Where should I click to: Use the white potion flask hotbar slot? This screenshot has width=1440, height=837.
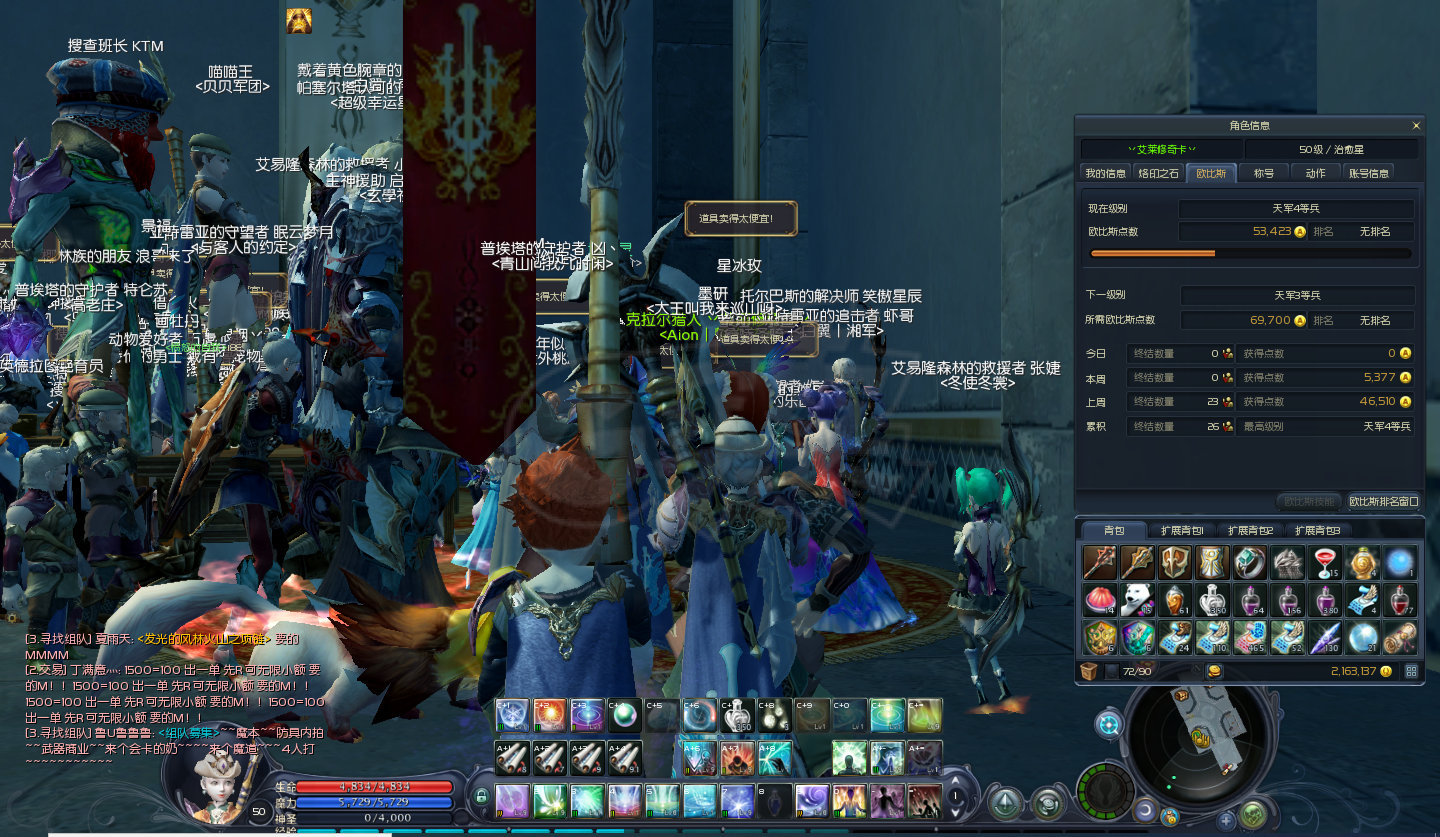coord(738,716)
